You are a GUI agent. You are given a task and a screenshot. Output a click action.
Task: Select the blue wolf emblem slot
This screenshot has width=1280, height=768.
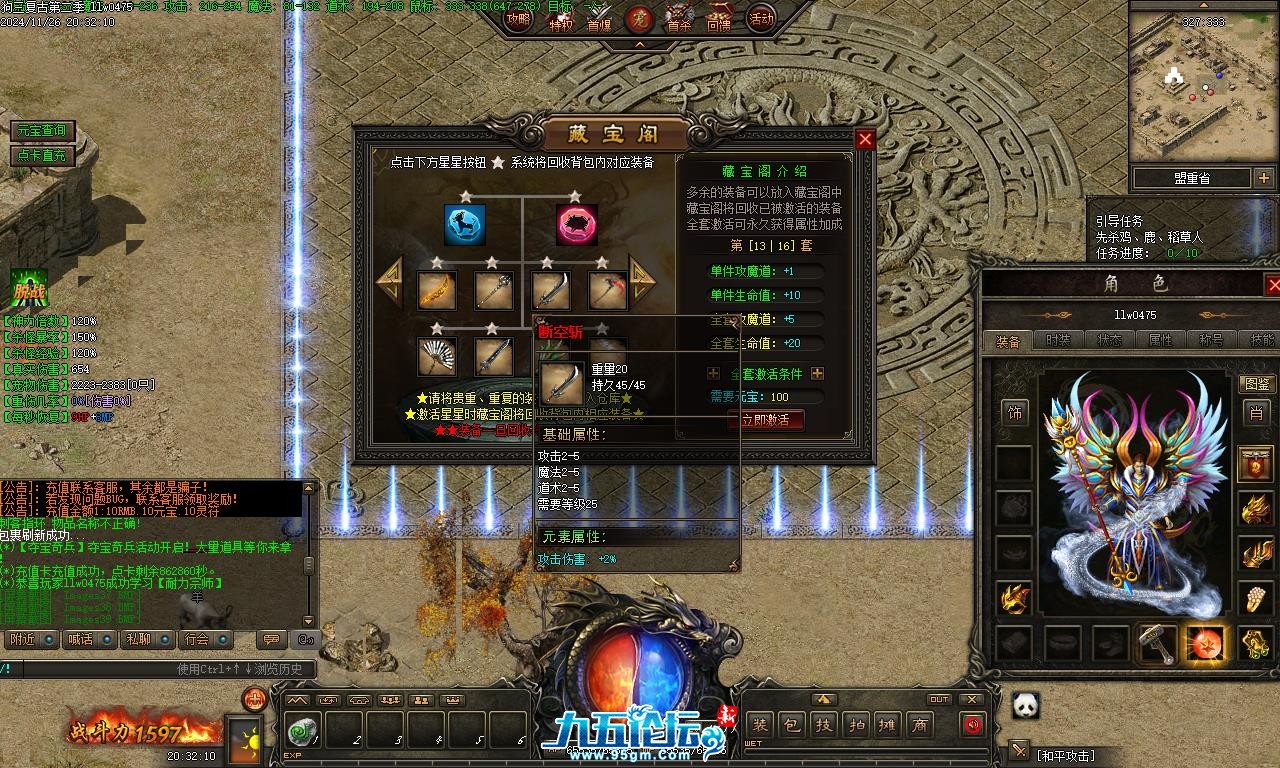pos(465,225)
